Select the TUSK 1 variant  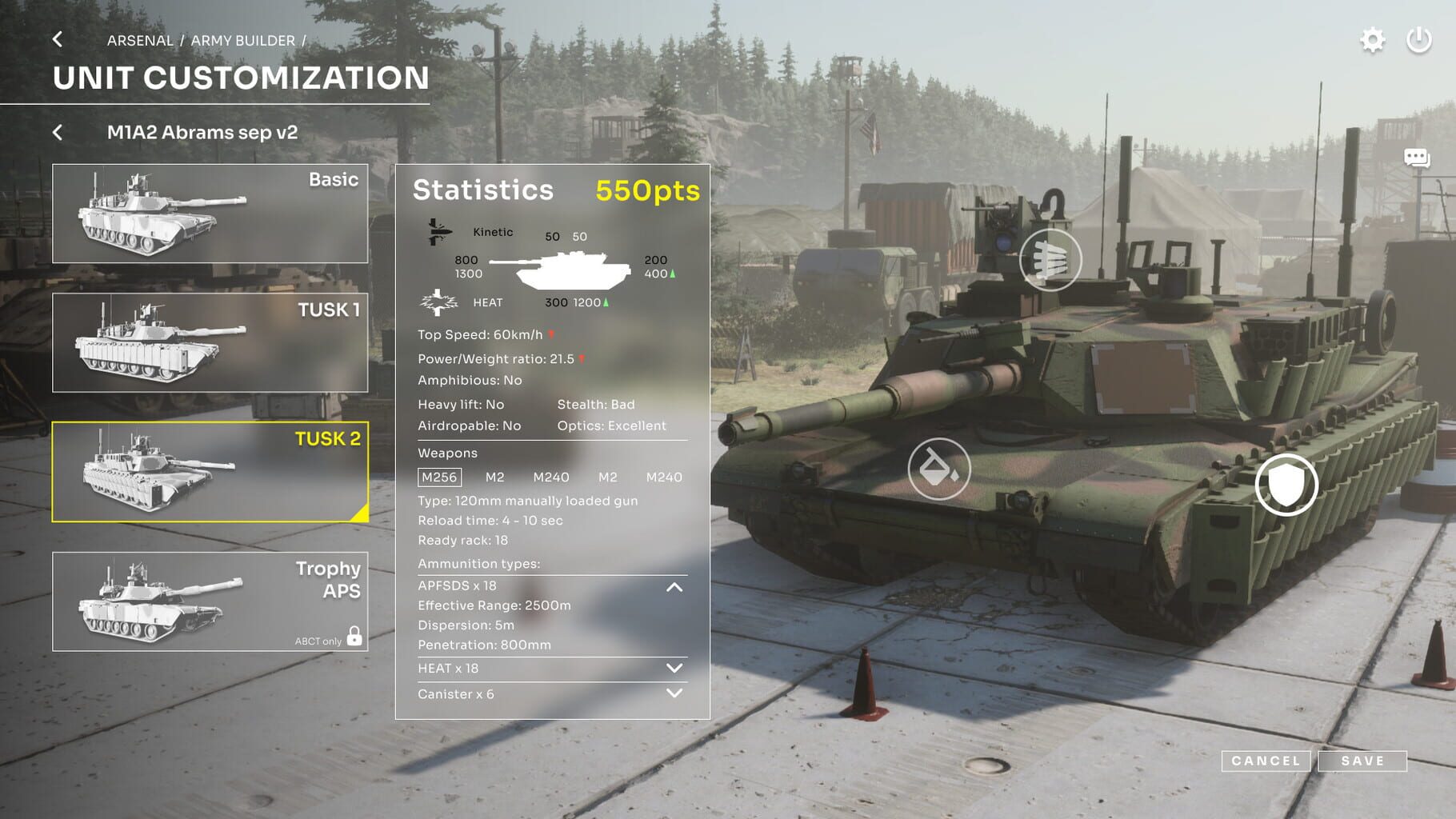pyautogui.click(x=210, y=342)
